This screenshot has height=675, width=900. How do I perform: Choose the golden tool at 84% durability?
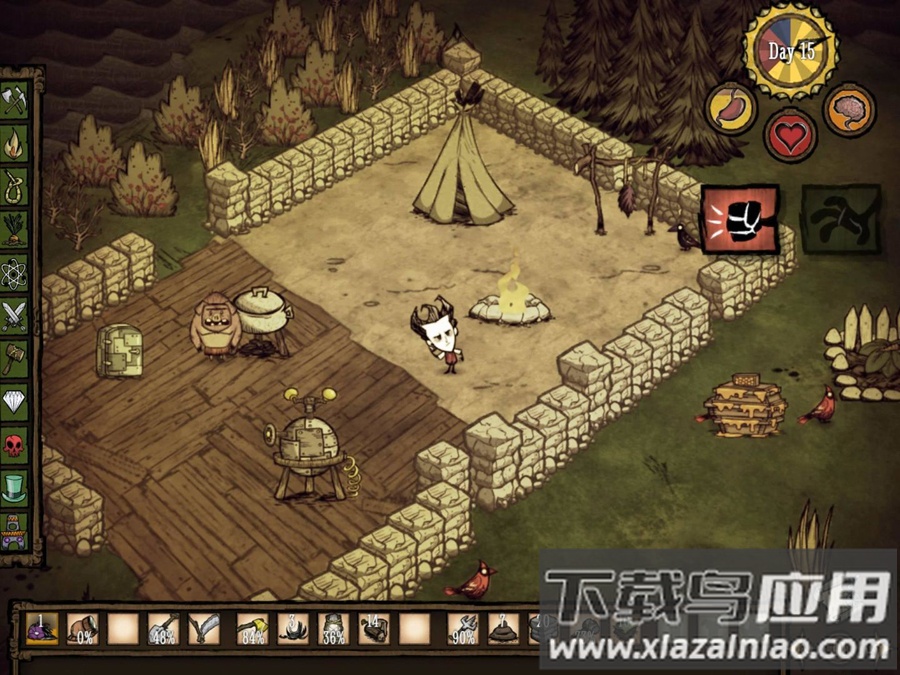click(x=252, y=629)
